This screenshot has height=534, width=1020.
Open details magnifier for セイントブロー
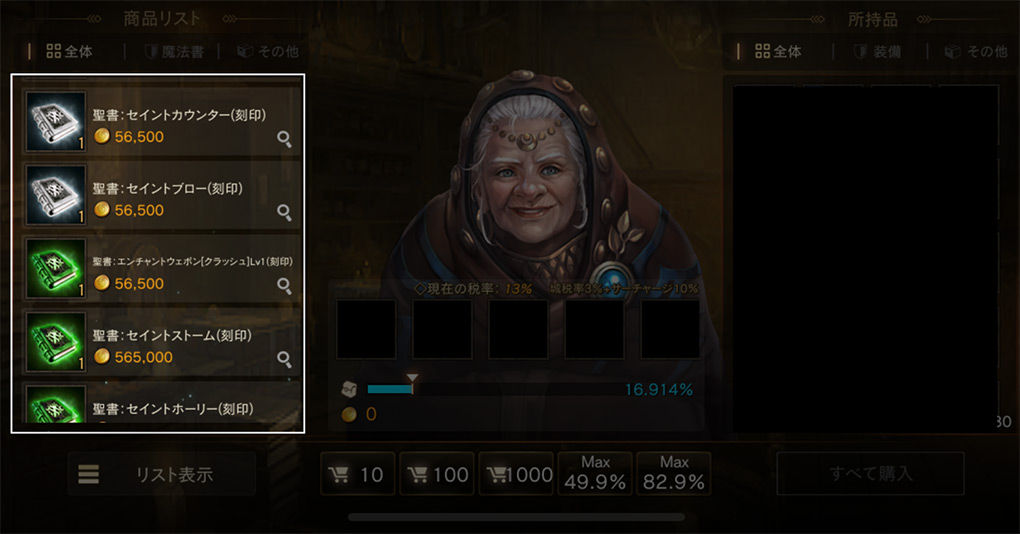(284, 212)
